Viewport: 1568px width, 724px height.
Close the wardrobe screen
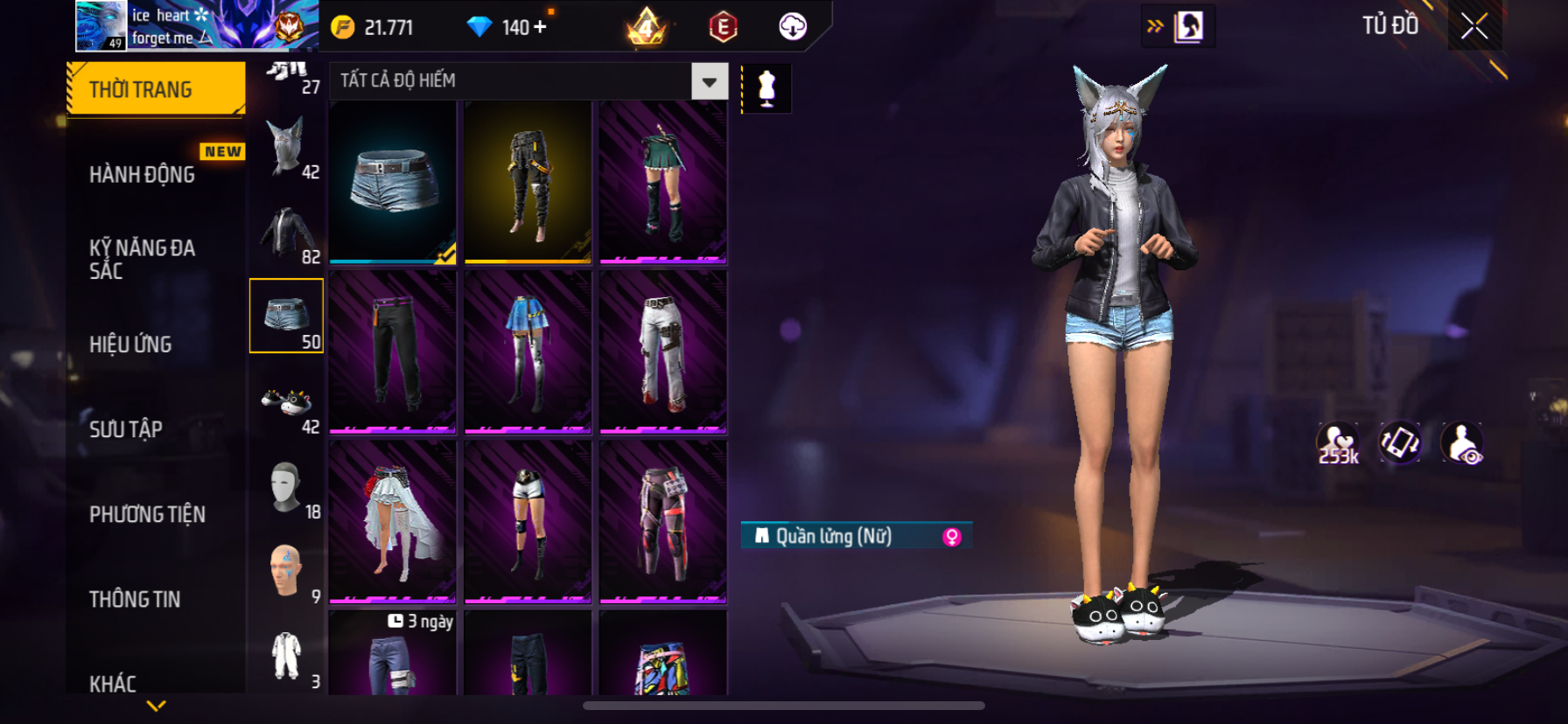tap(1474, 27)
